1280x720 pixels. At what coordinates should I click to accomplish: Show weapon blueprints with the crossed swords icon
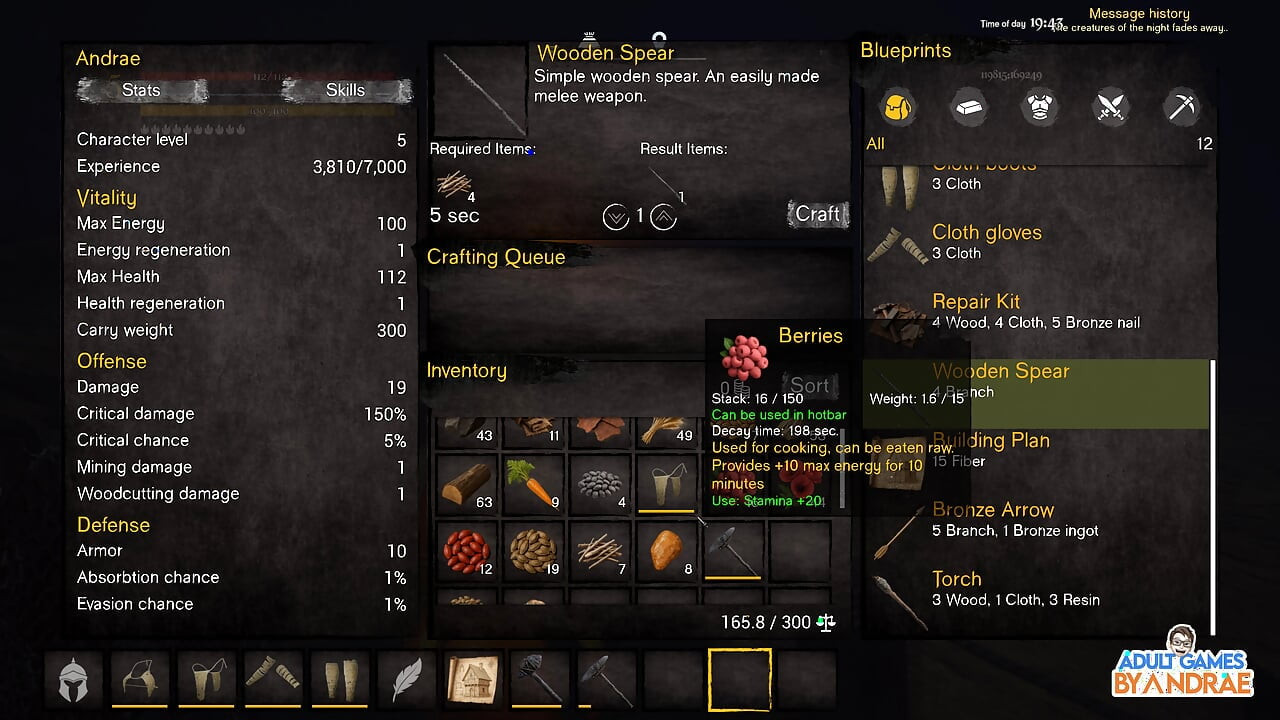point(1111,106)
